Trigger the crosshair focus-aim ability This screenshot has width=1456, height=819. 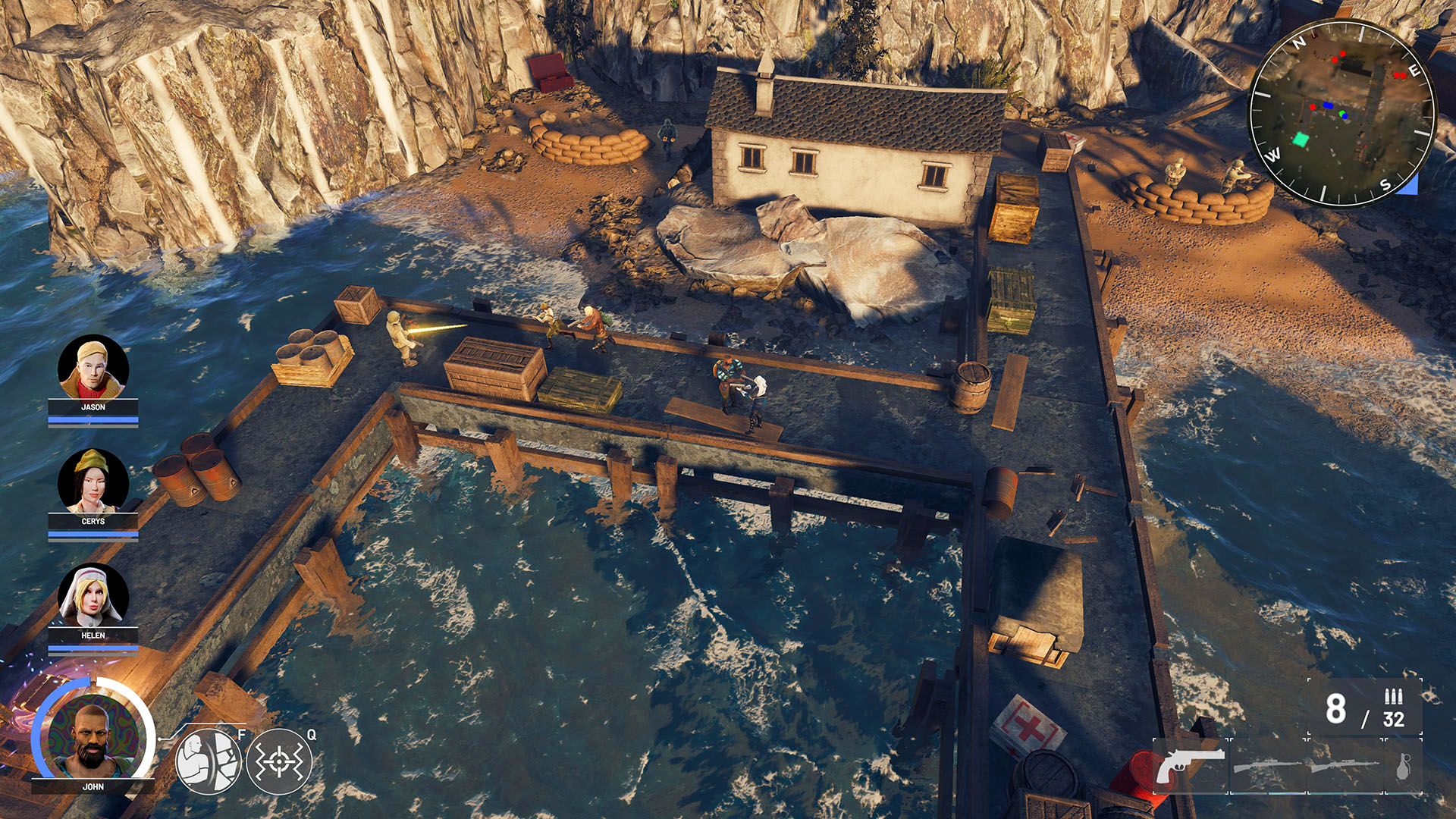[x=278, y=761]
